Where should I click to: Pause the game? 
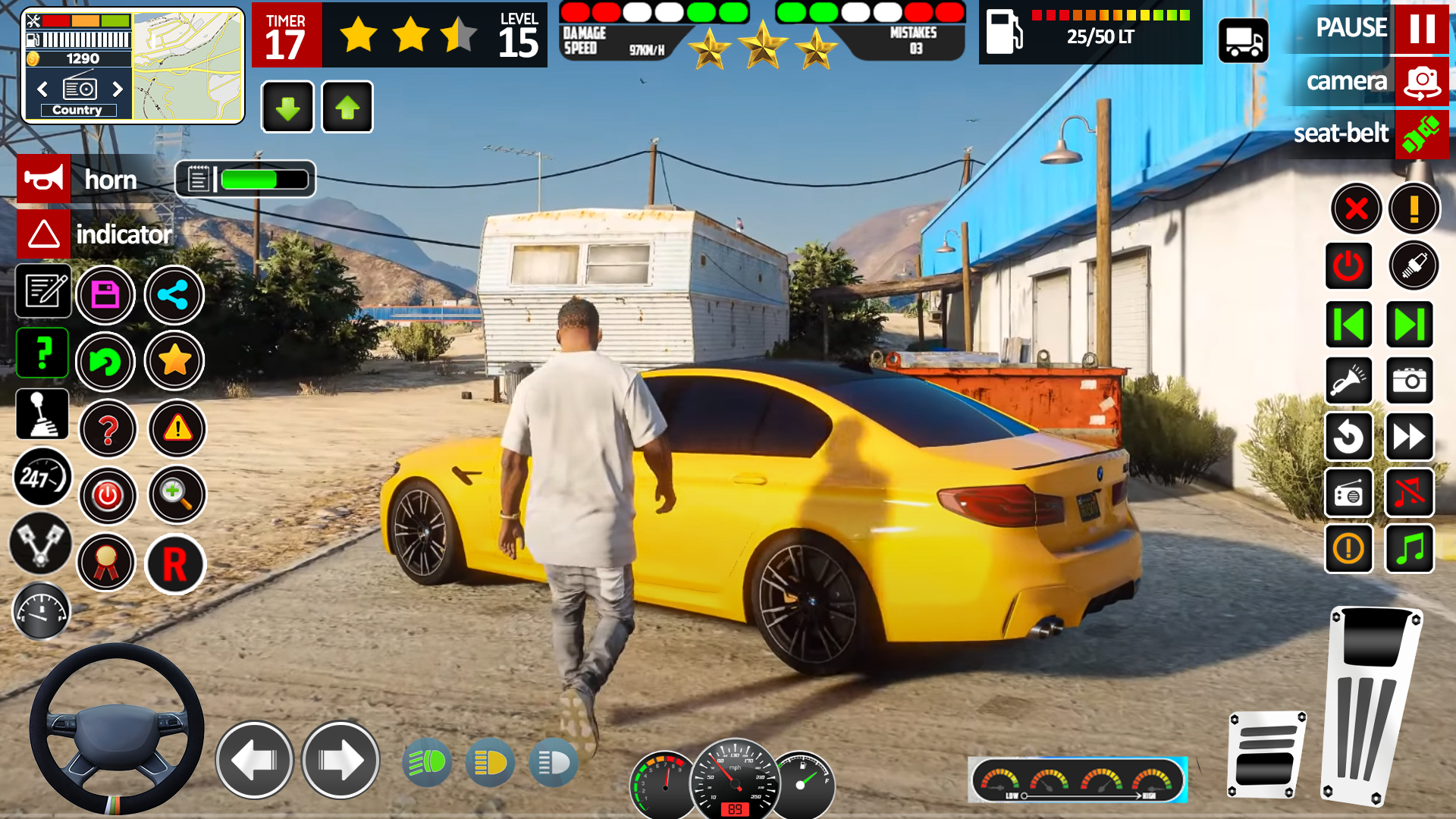pos(1421,30)
